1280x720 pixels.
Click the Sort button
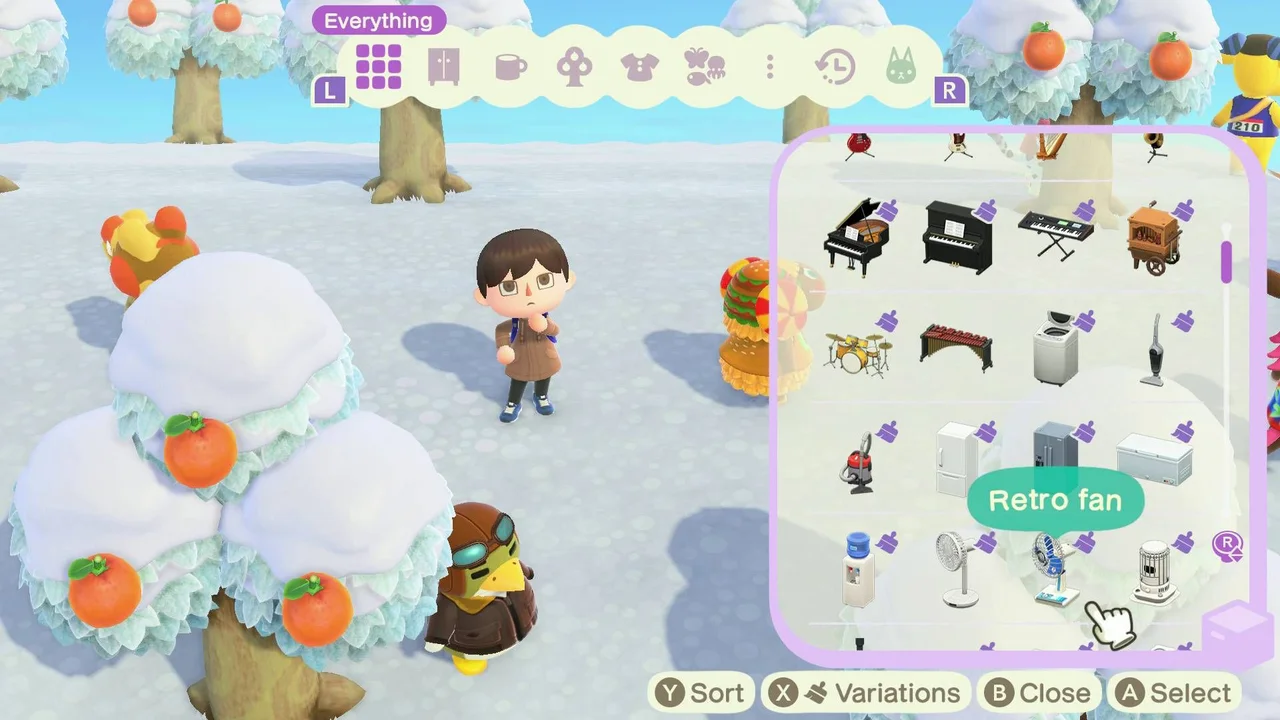pos(701,692)
